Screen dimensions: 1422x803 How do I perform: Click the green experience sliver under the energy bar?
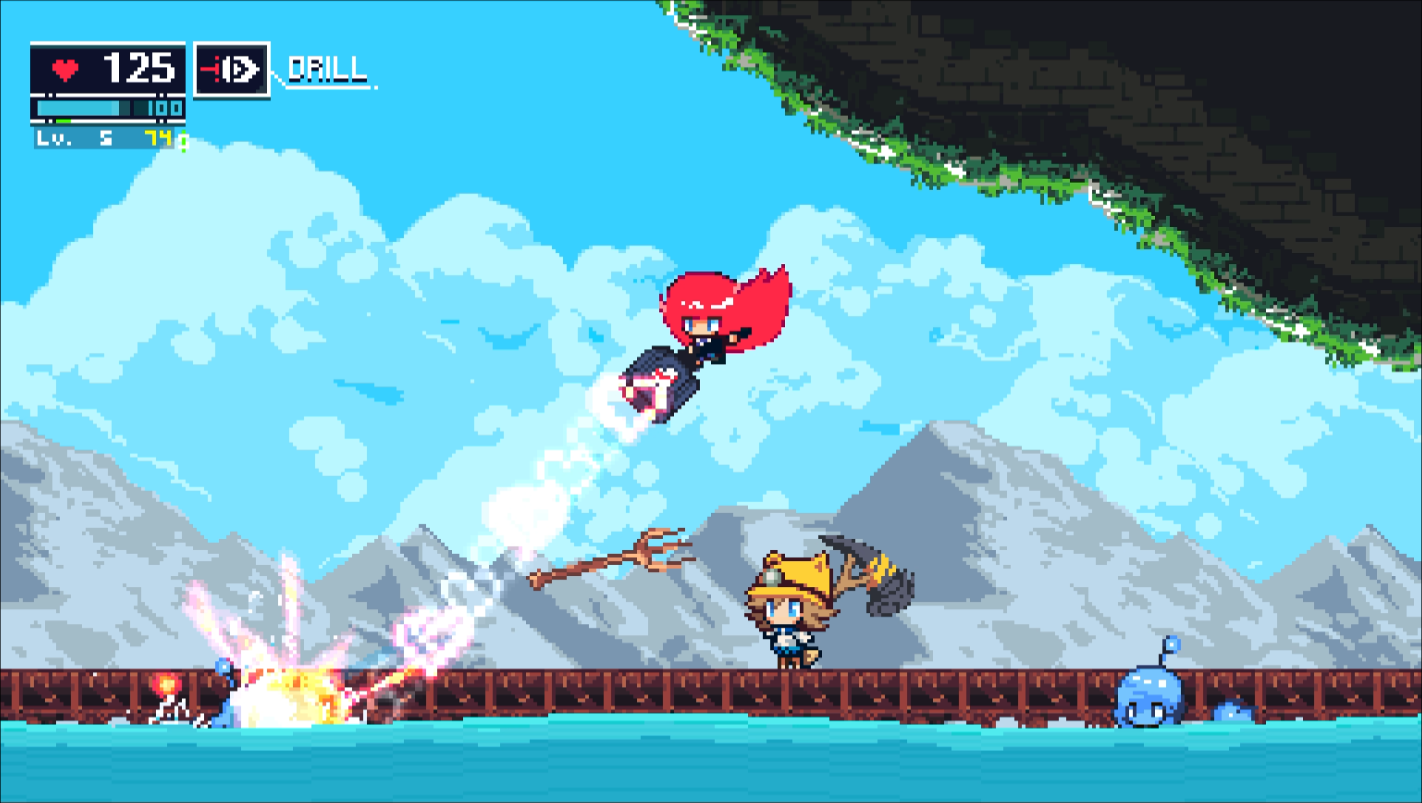click(x=63, y=122)
